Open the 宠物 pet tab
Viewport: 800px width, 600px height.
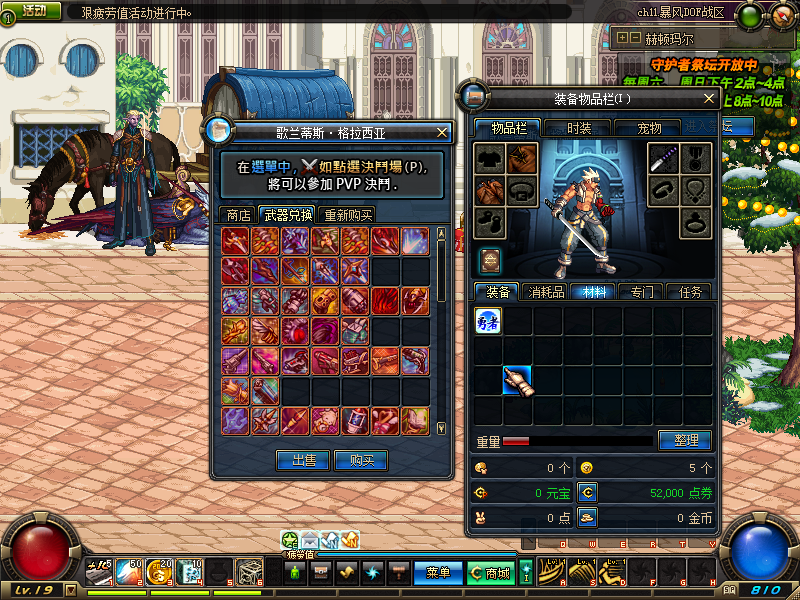650,128
